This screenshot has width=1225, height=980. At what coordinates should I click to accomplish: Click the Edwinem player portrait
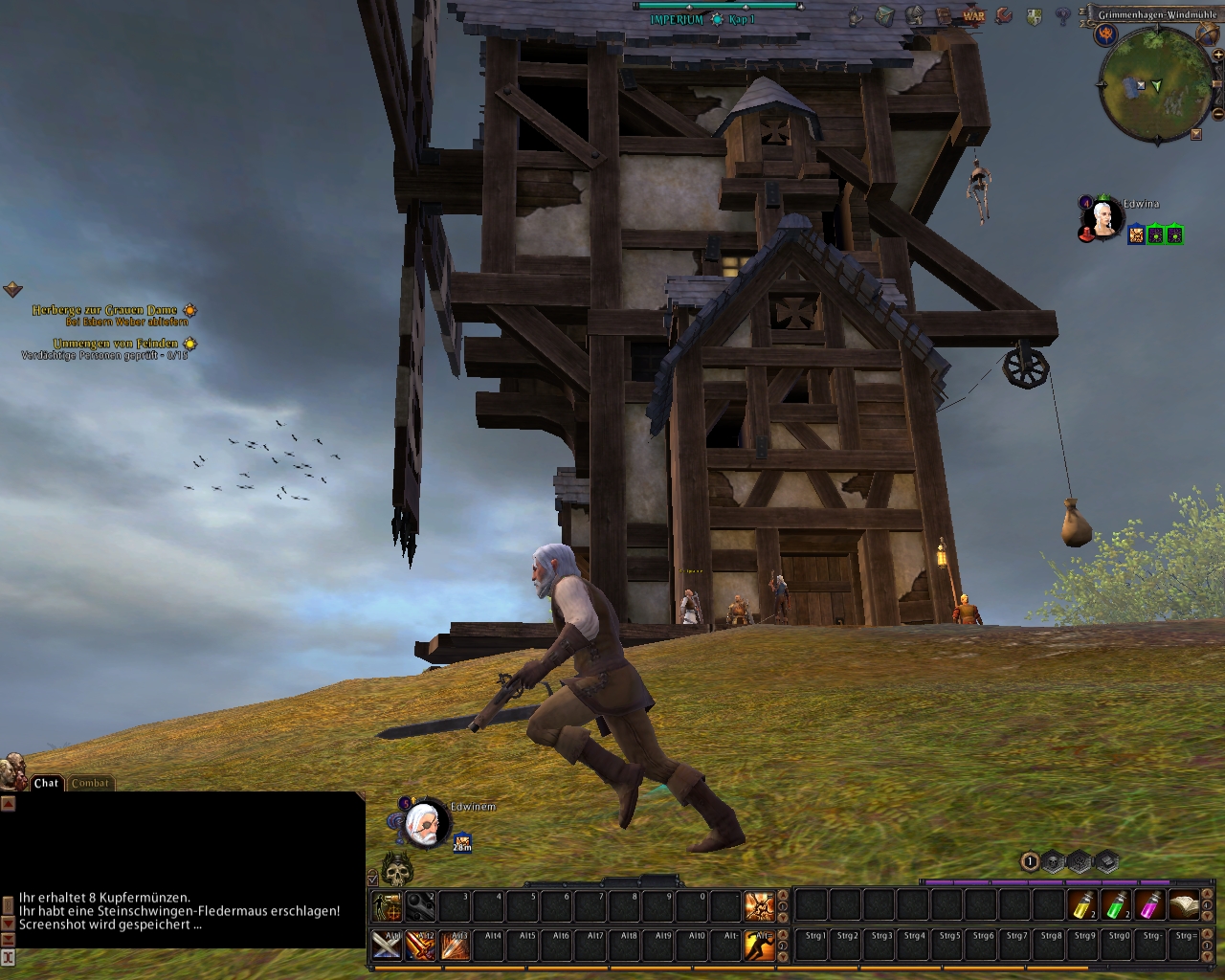click(x=424, y=825)
